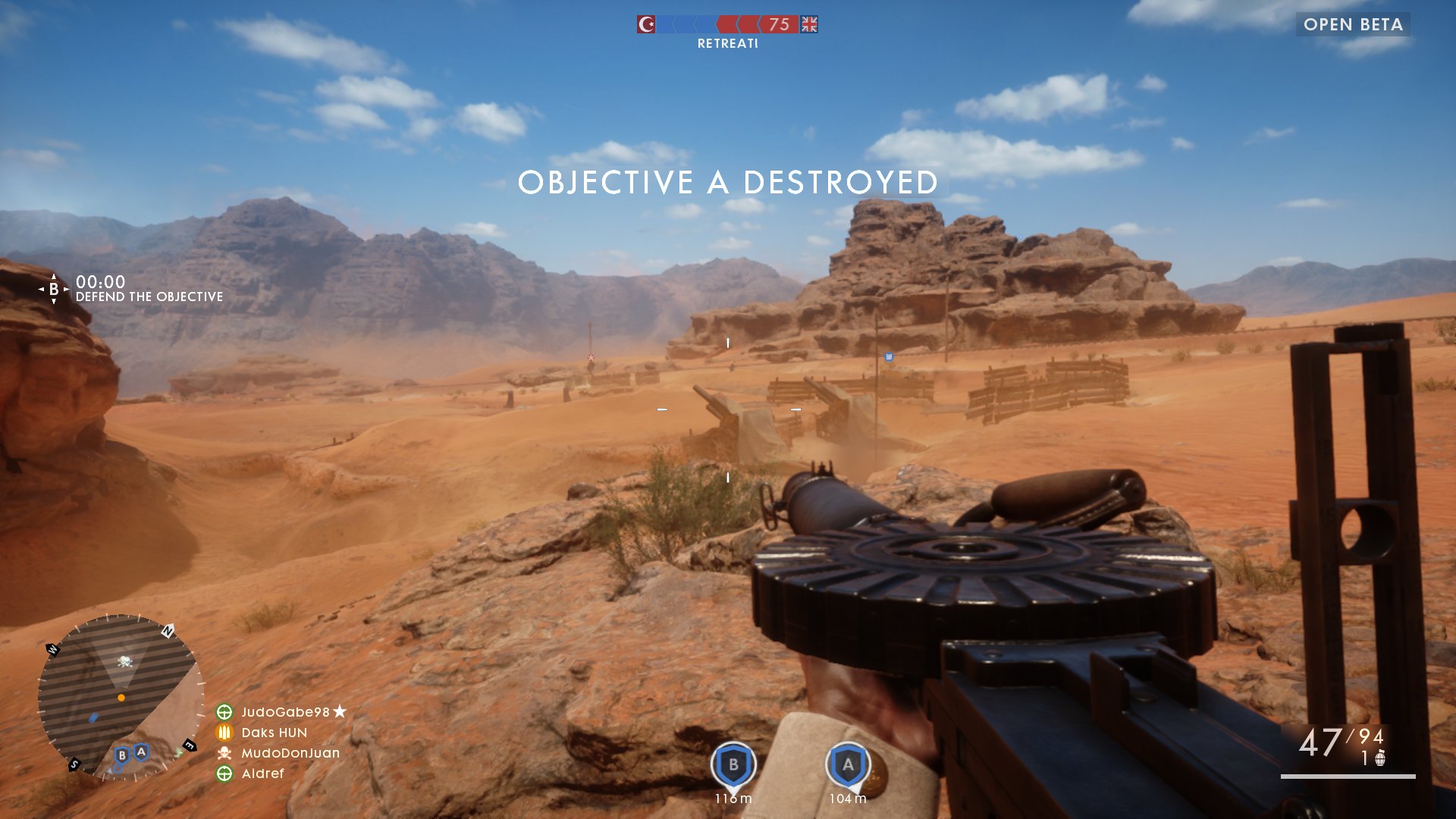This screenshot has width=1456, height=819.
Task: Select squad member JudoGabe98
Action: pos(285,712)
